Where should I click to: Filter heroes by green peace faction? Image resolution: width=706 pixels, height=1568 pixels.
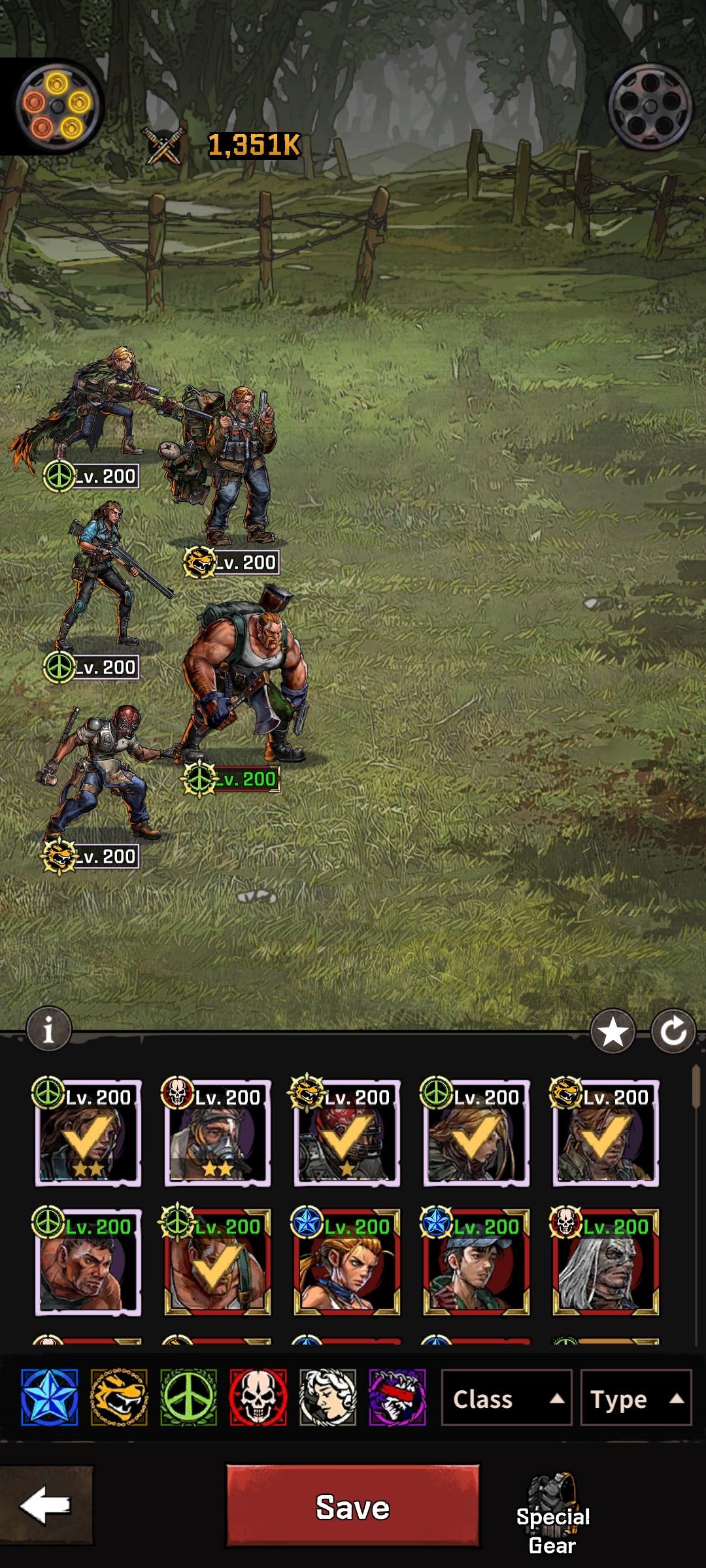tap(188, 1397)
